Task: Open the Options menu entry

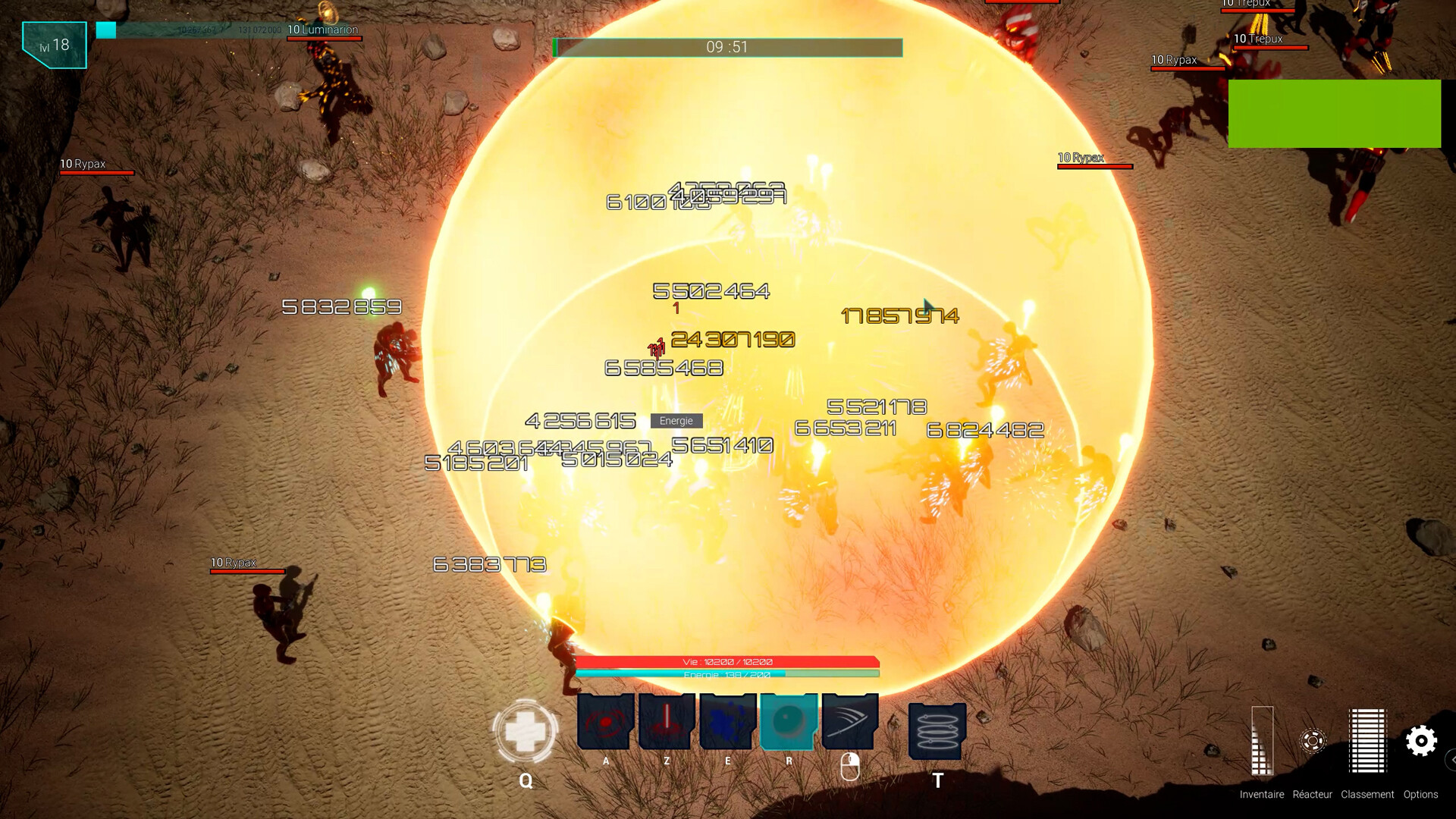Action: point(1421,794)
